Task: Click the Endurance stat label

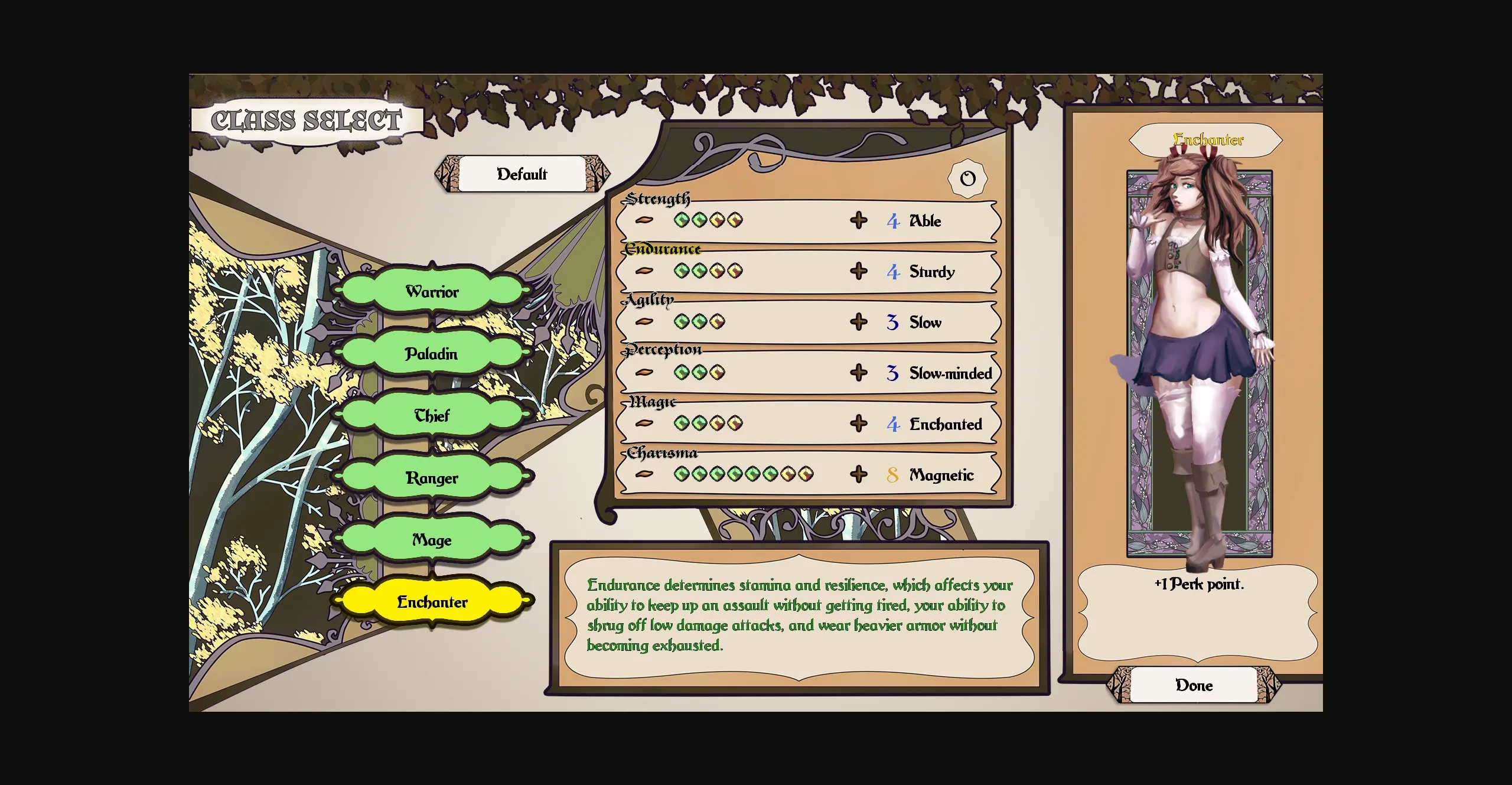Action: point(663,249)
